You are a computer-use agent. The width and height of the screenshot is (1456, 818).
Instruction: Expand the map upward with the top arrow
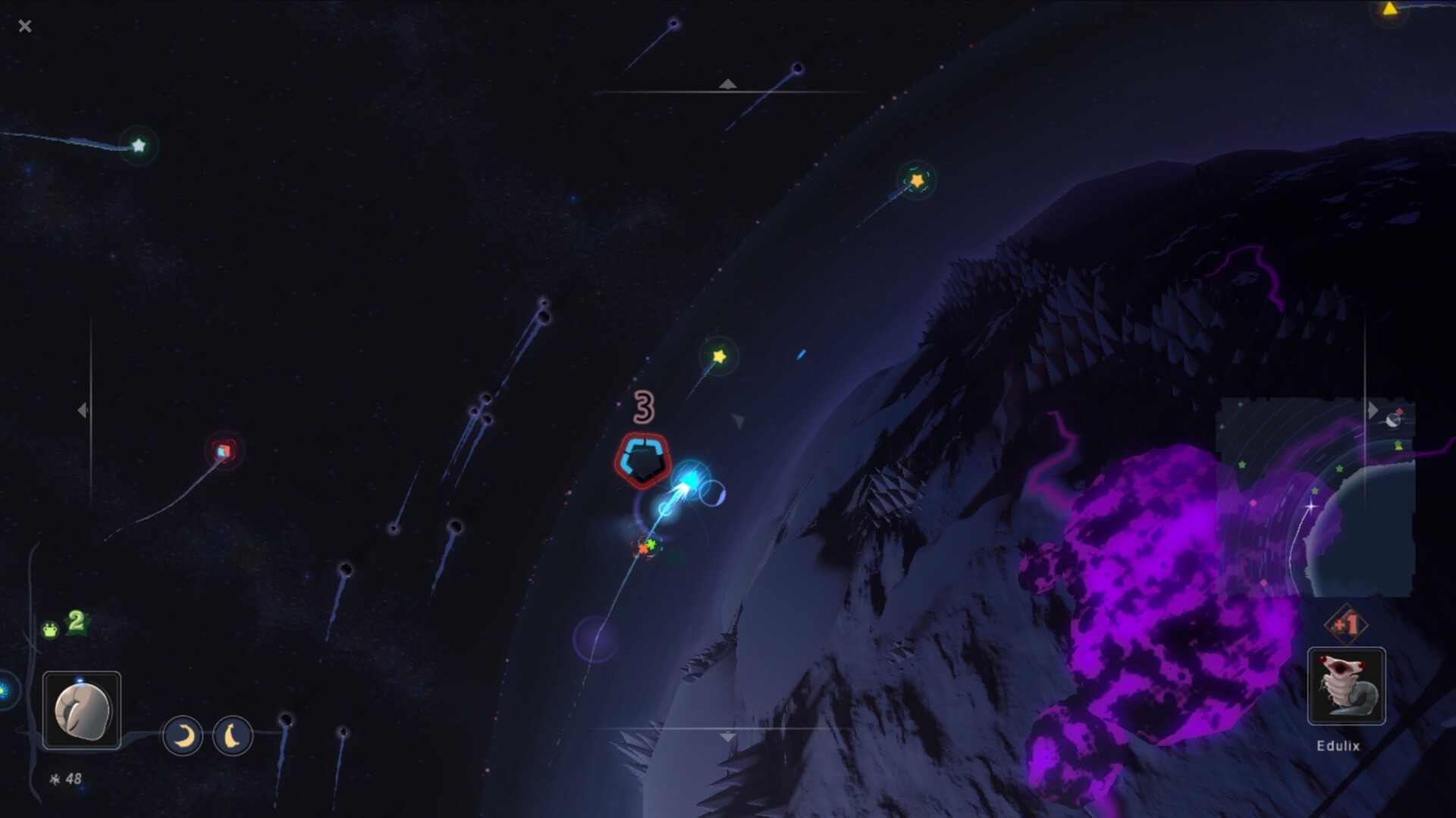(x=727, y=83)
